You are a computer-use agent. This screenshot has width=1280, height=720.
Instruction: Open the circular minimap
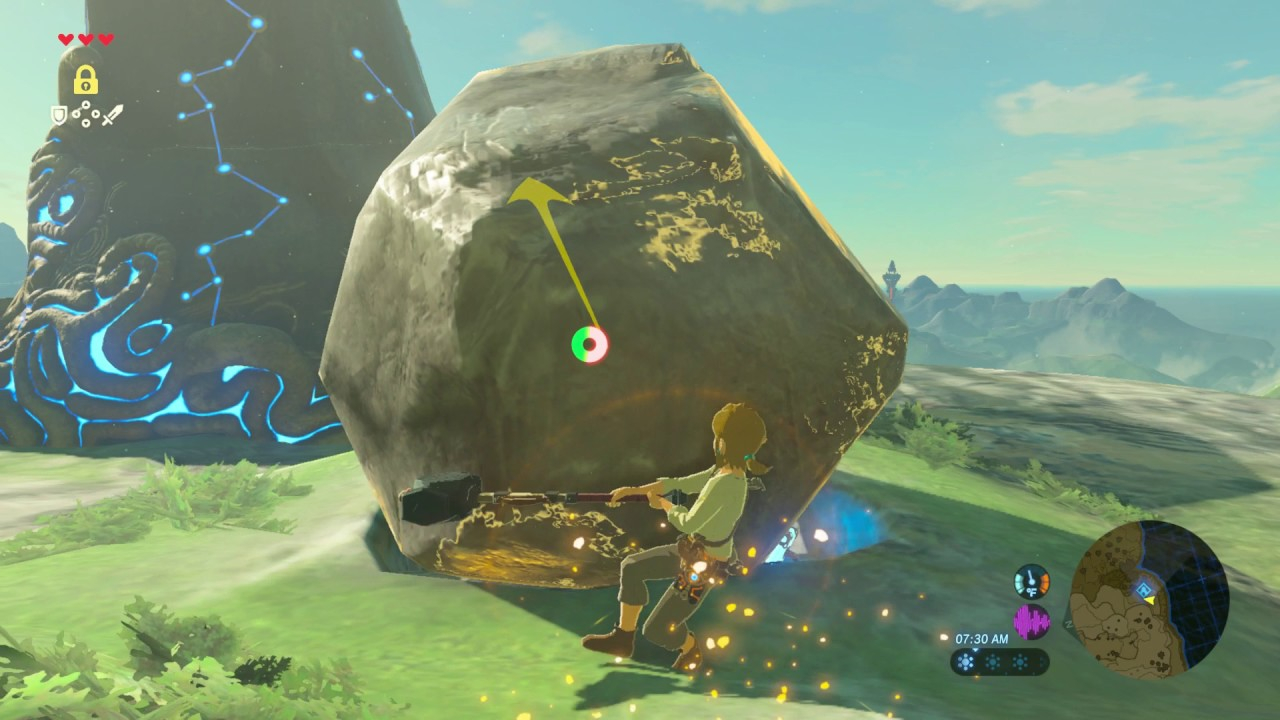pos(1149,600)
